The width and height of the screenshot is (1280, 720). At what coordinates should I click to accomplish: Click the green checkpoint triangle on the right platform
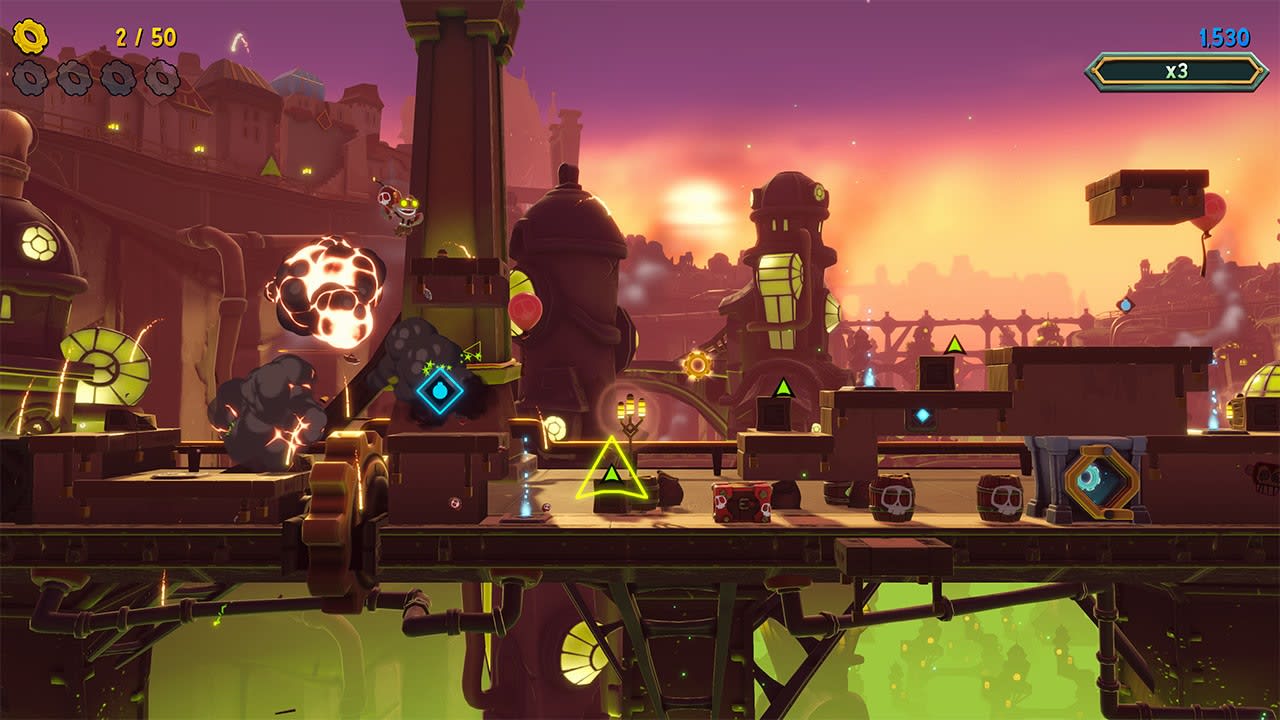pos(954,345)
